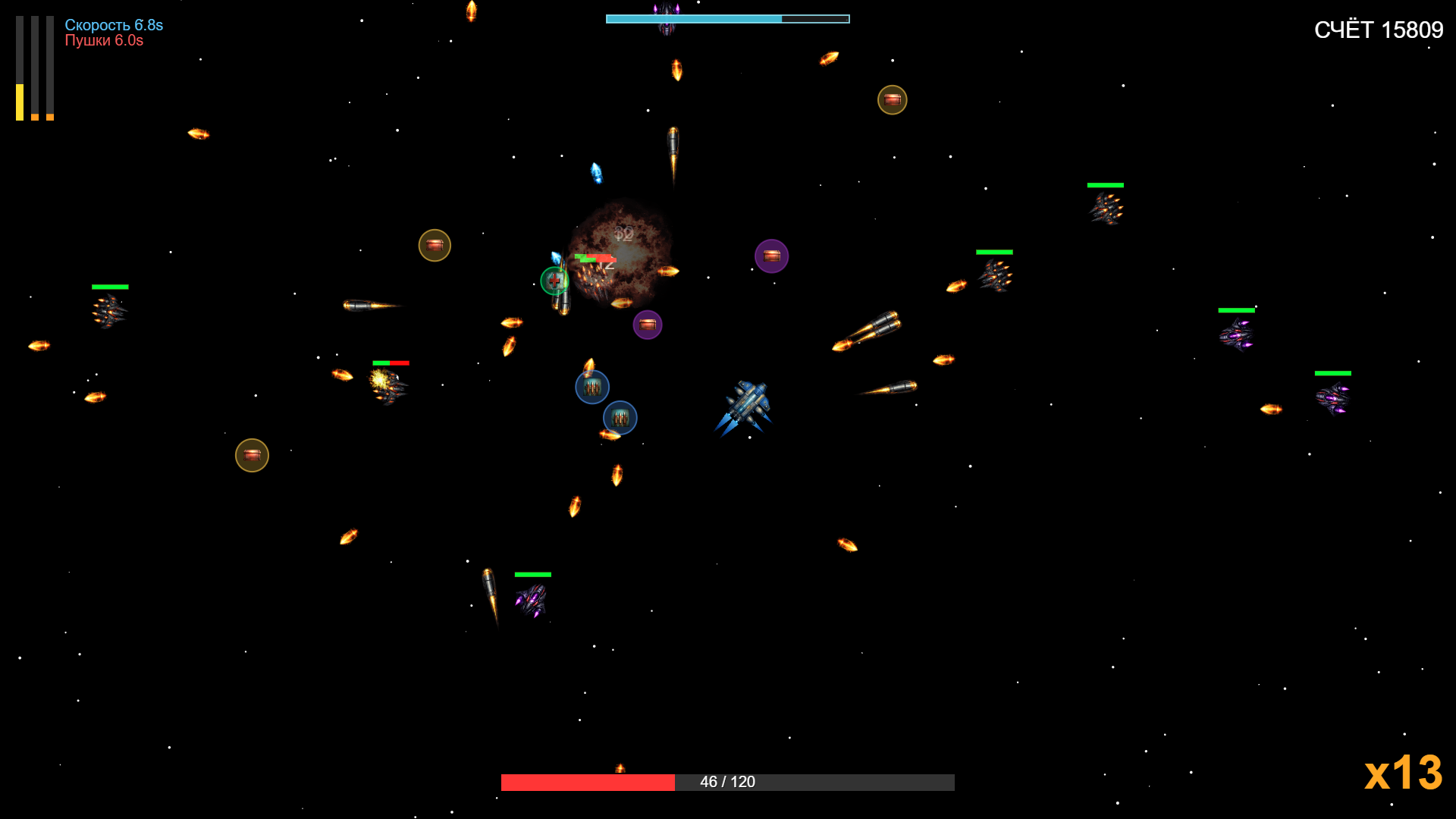Open the green health bar above left enemy

pyautogui.click(x=109, y=287)
